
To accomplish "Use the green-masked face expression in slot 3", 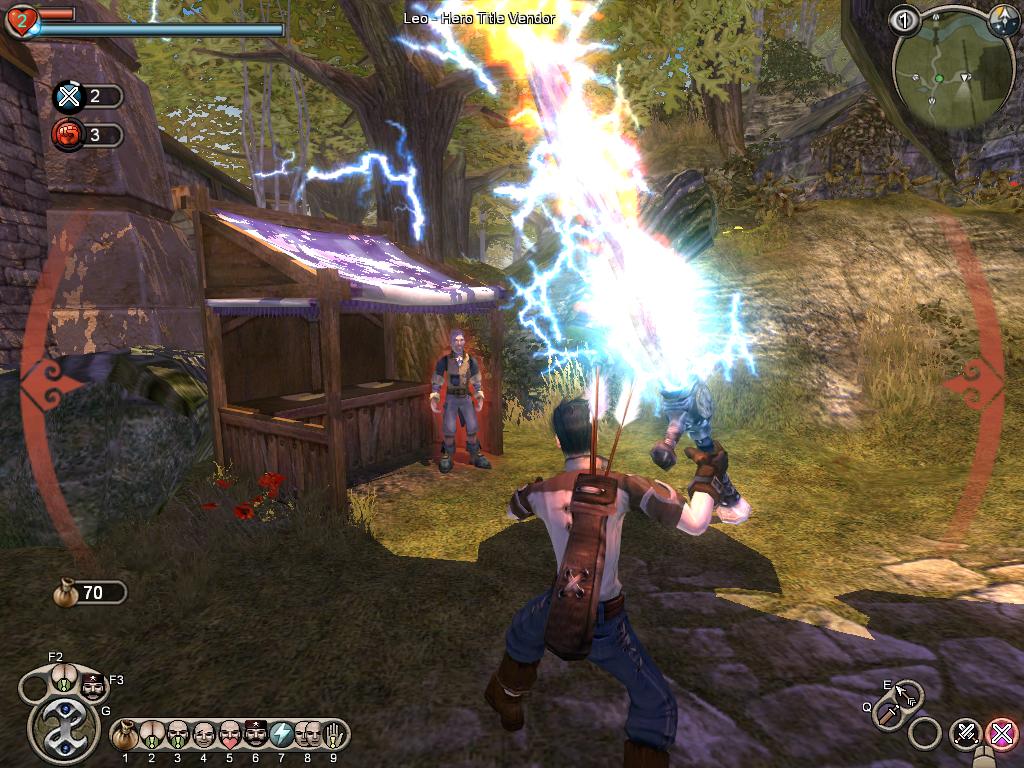I will point(178,735).
